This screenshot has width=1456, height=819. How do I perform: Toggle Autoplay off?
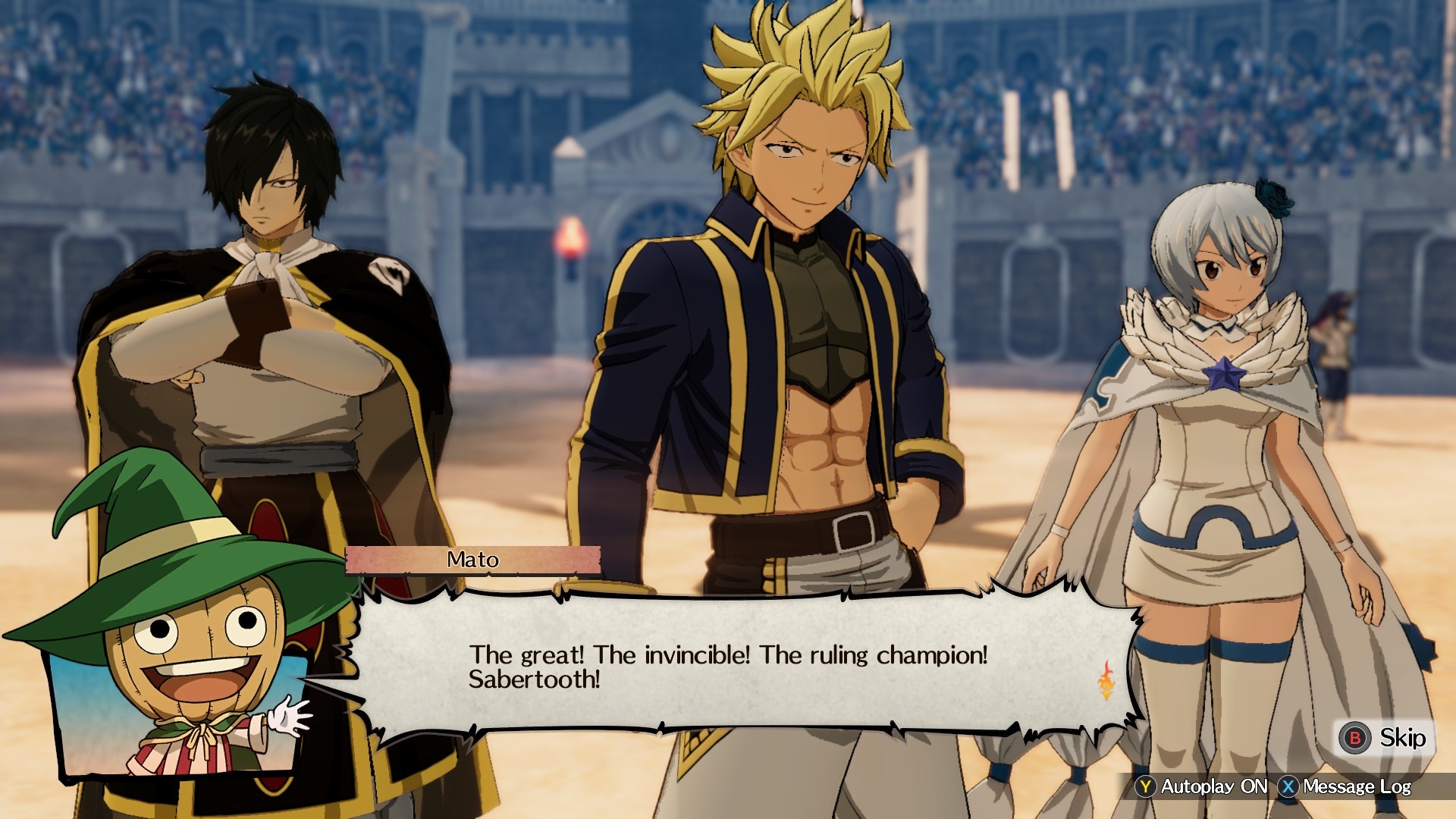tap(1202, 786)
